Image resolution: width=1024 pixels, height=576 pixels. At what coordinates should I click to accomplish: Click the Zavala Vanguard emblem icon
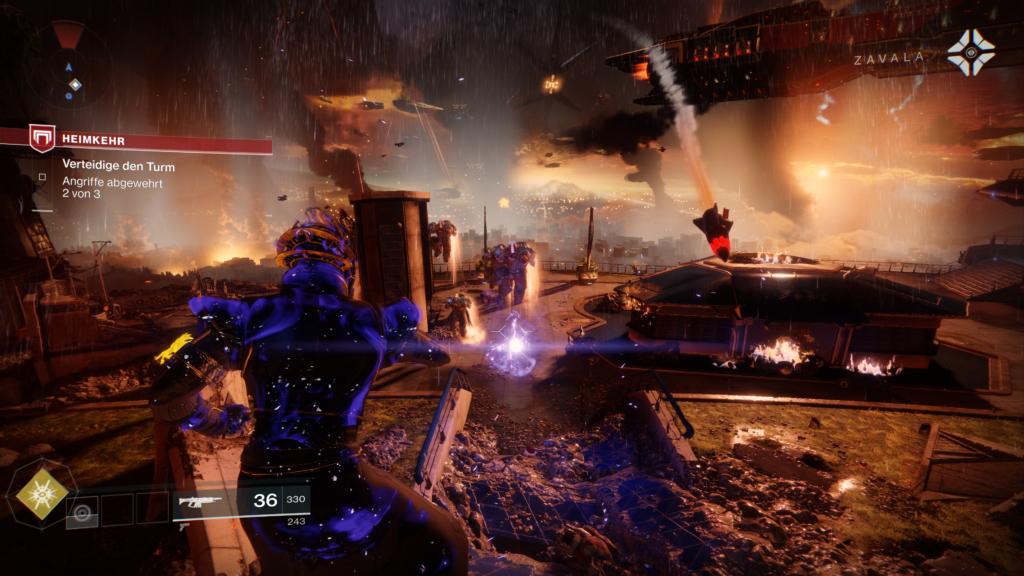click(971, 53)
